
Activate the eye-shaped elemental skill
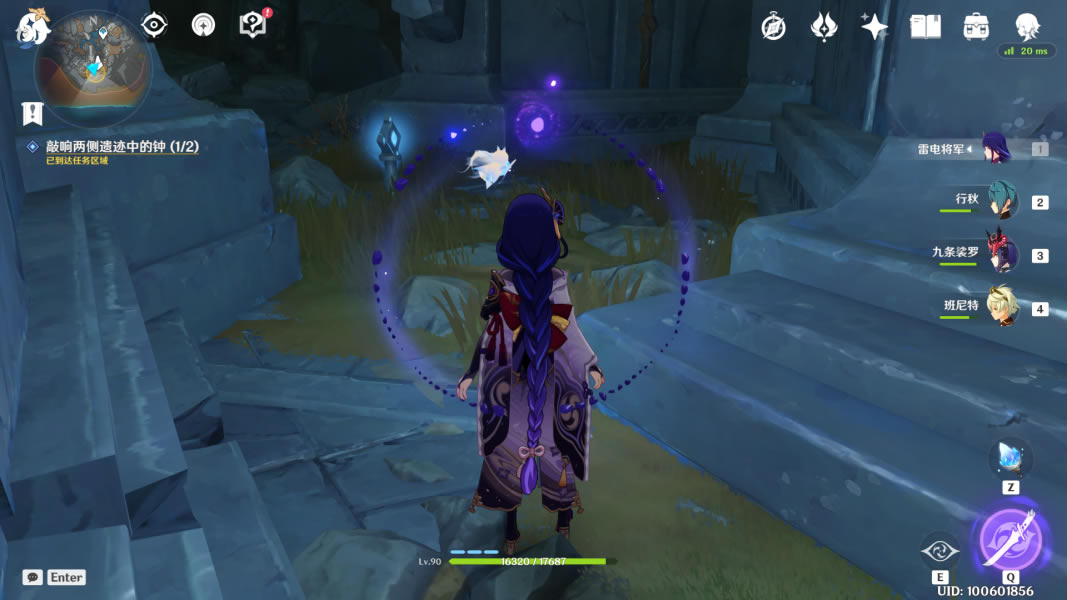point(940,550)
